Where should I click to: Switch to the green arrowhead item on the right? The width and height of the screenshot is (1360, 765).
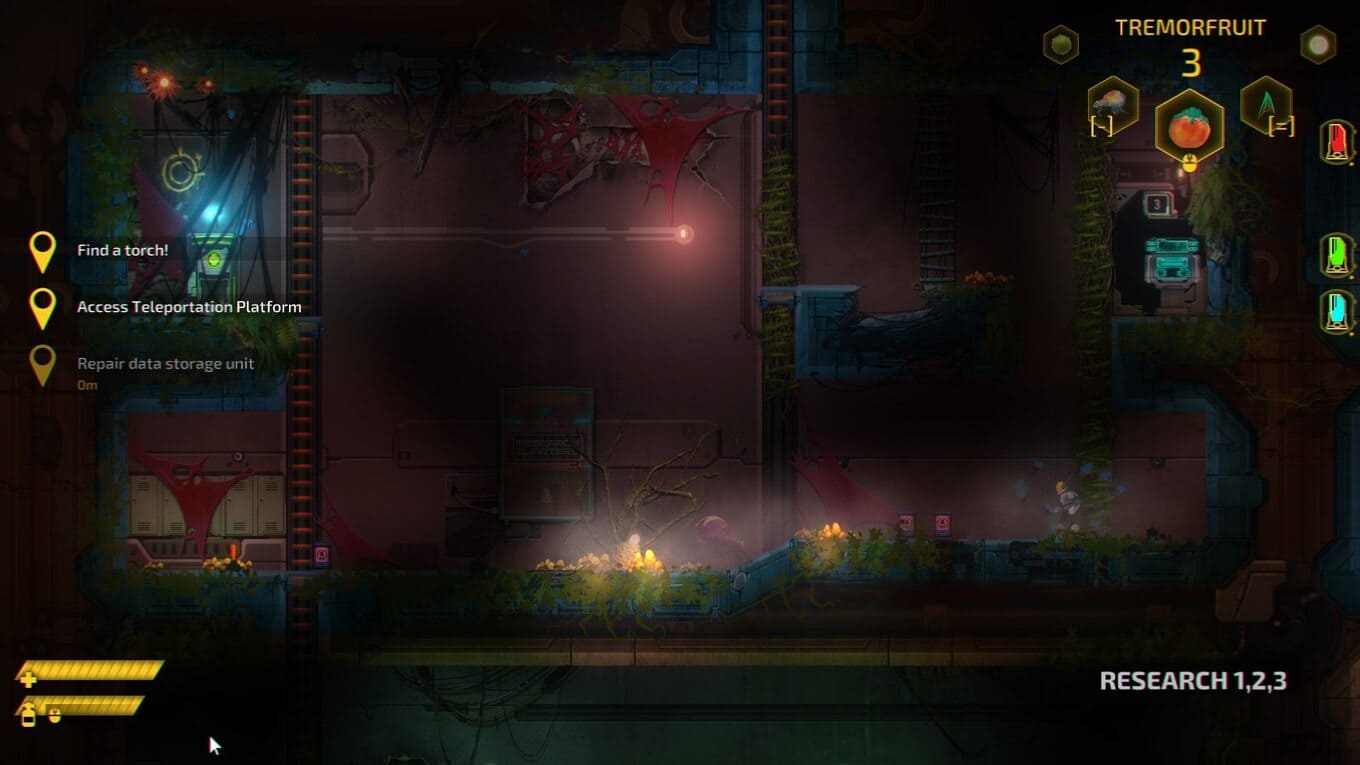(1265, 104)
